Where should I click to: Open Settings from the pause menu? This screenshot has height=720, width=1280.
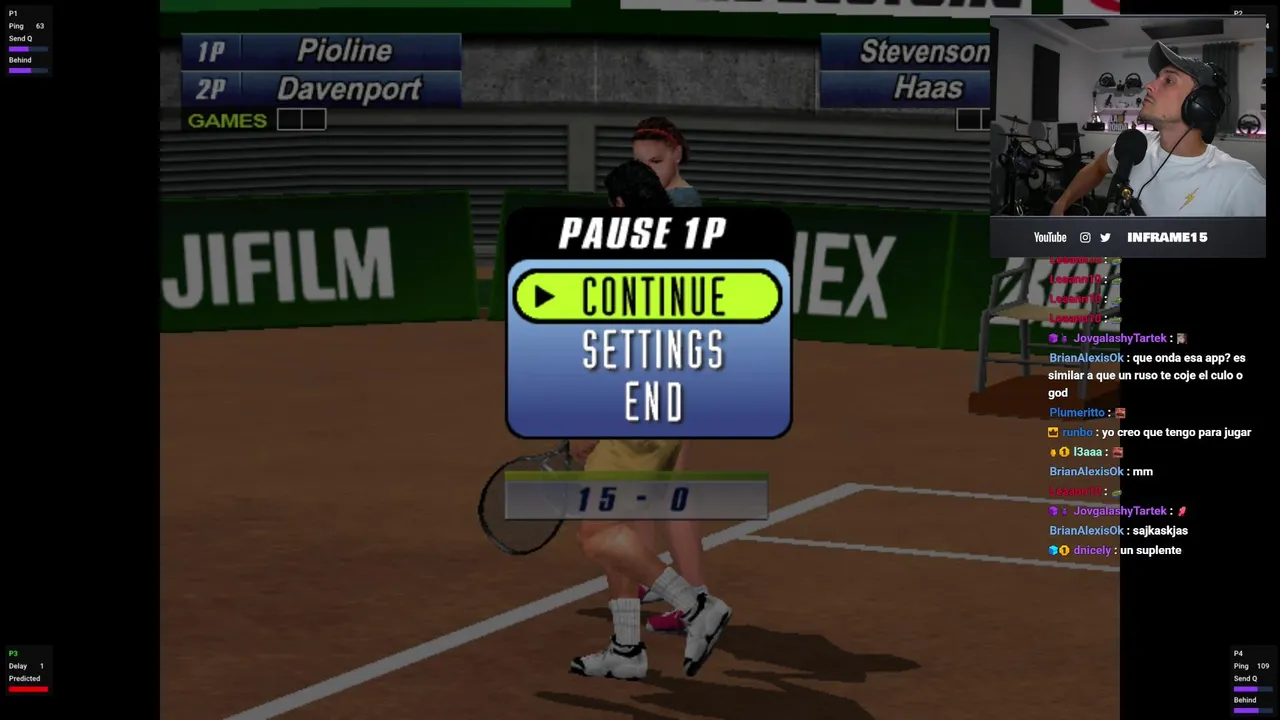point(652,350)
